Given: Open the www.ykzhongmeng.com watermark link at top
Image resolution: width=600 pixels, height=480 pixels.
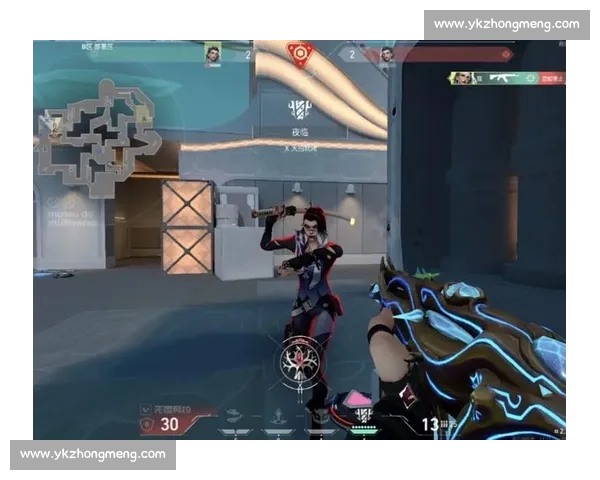Looking at the screenshot, I should pos(507,24).
